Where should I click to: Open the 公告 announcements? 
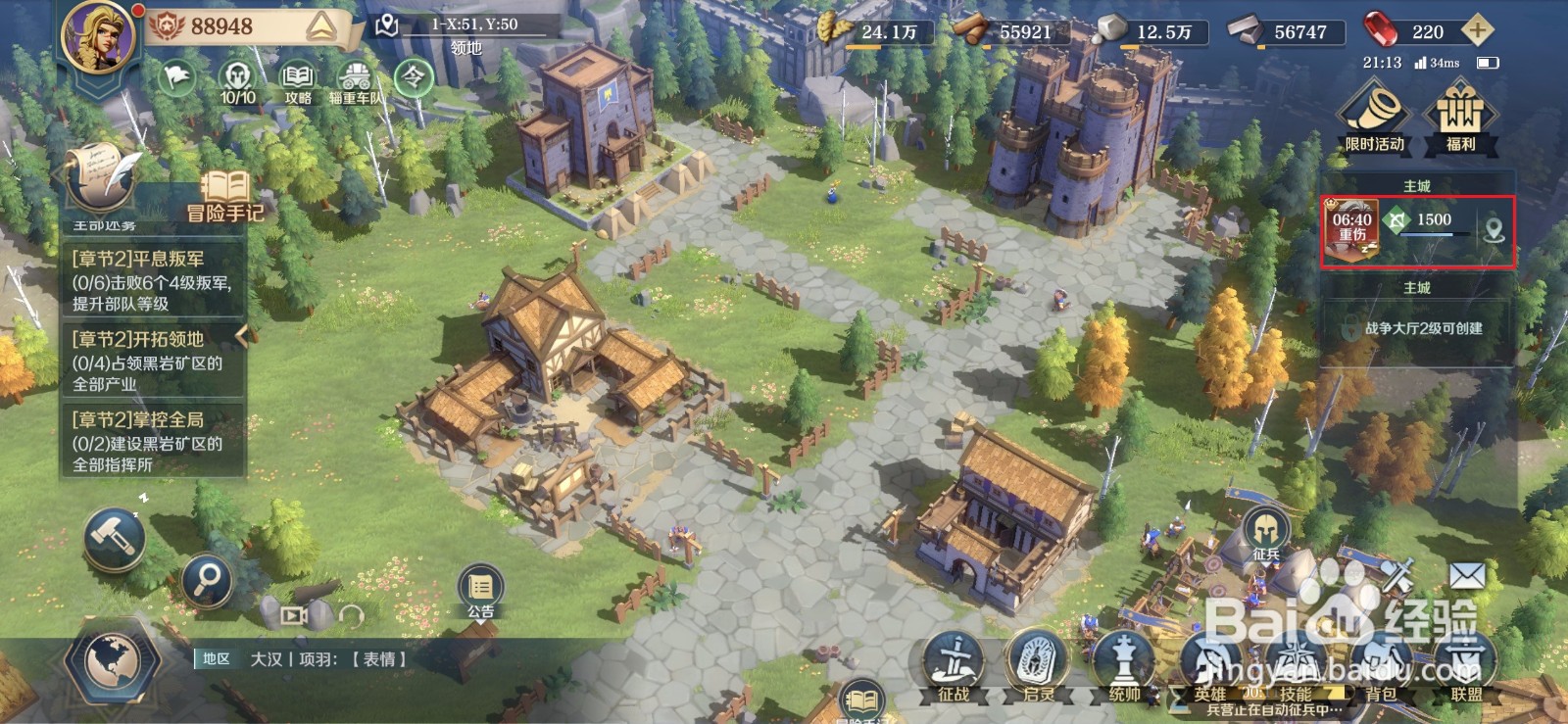(480, 592)
